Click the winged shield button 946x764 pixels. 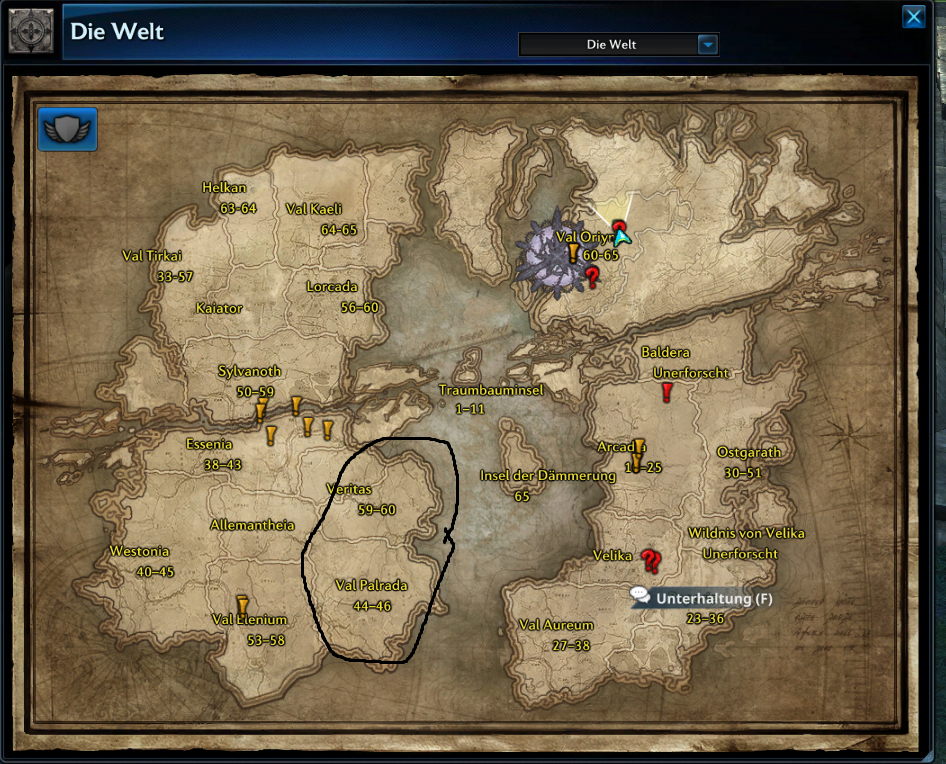(68, 130)
